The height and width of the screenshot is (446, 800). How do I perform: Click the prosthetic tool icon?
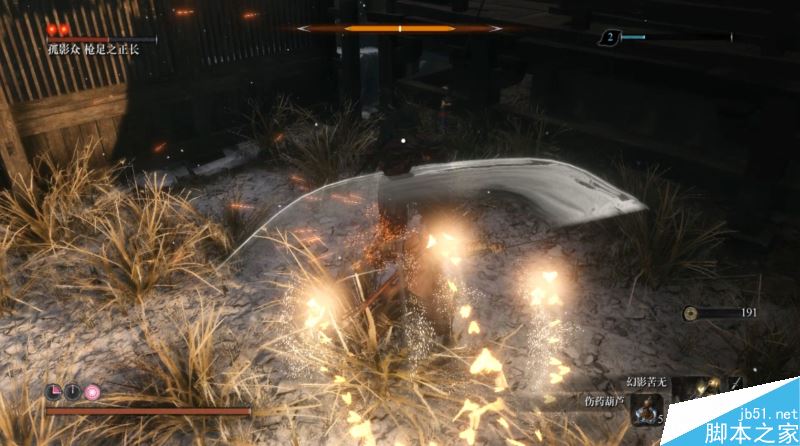(700, 387)
